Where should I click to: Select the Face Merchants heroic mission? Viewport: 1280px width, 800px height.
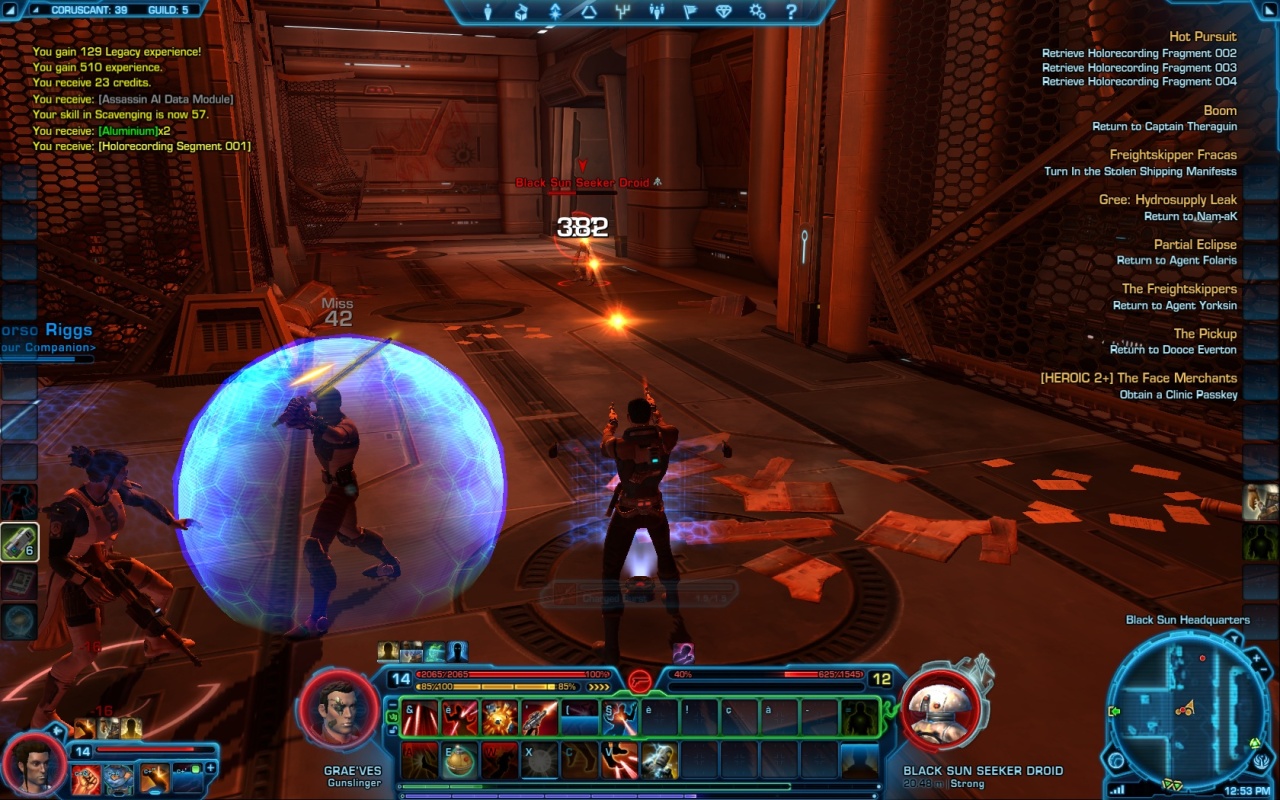coord(1138,378)
